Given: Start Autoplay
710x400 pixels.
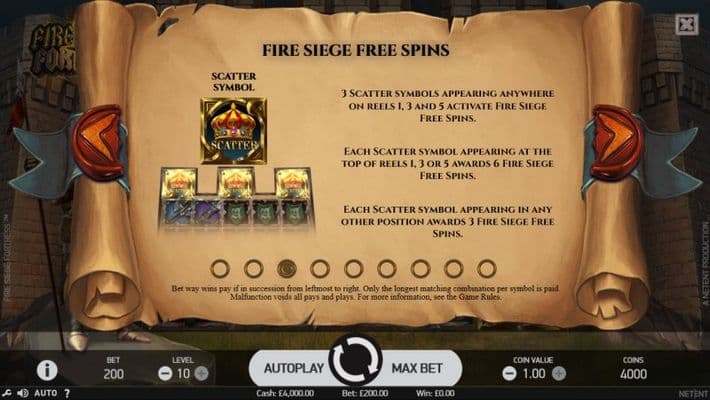Looking at the screenshot, I should [293, 368].
